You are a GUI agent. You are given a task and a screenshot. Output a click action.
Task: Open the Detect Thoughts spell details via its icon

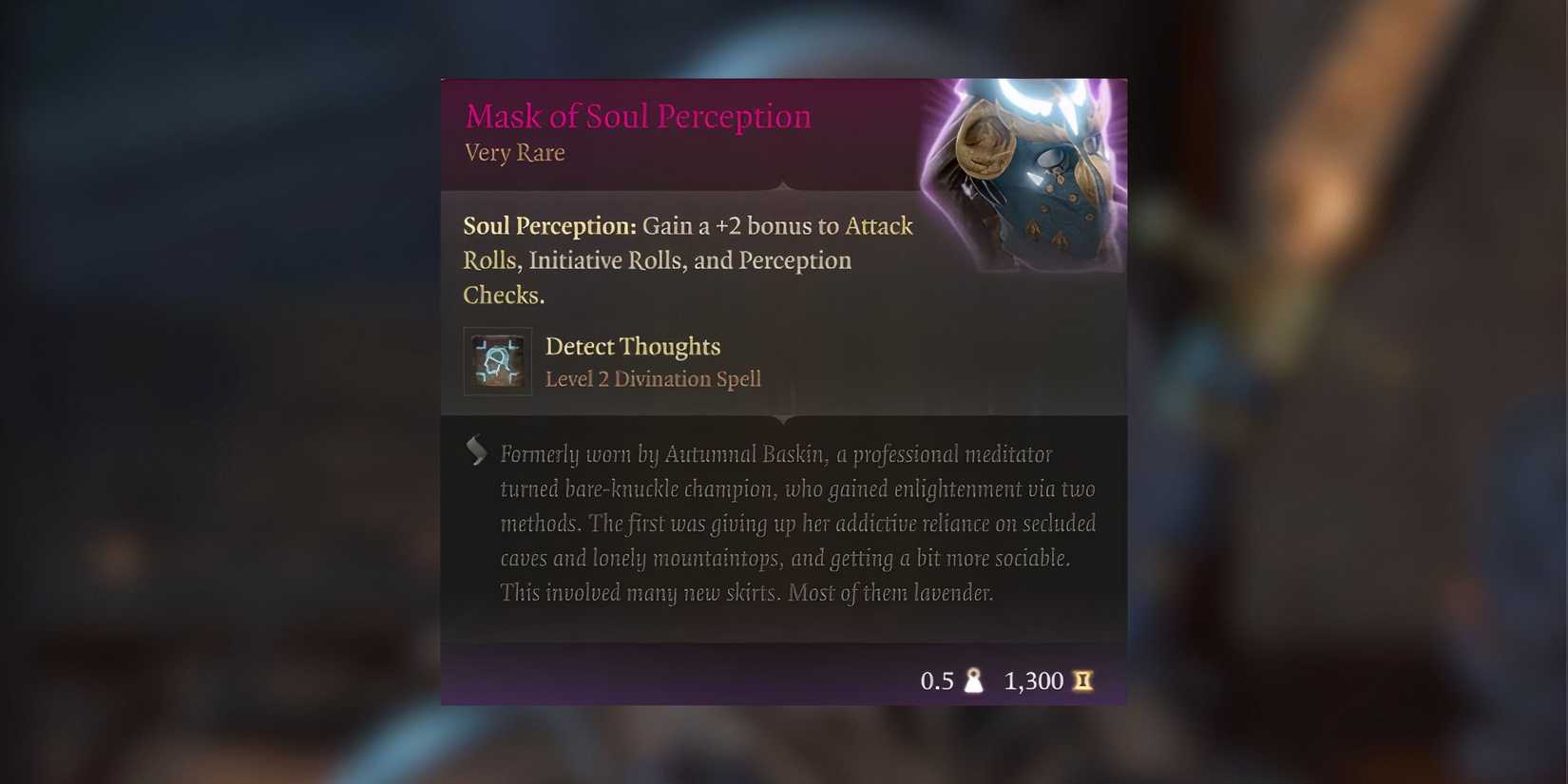pos(497,361)
